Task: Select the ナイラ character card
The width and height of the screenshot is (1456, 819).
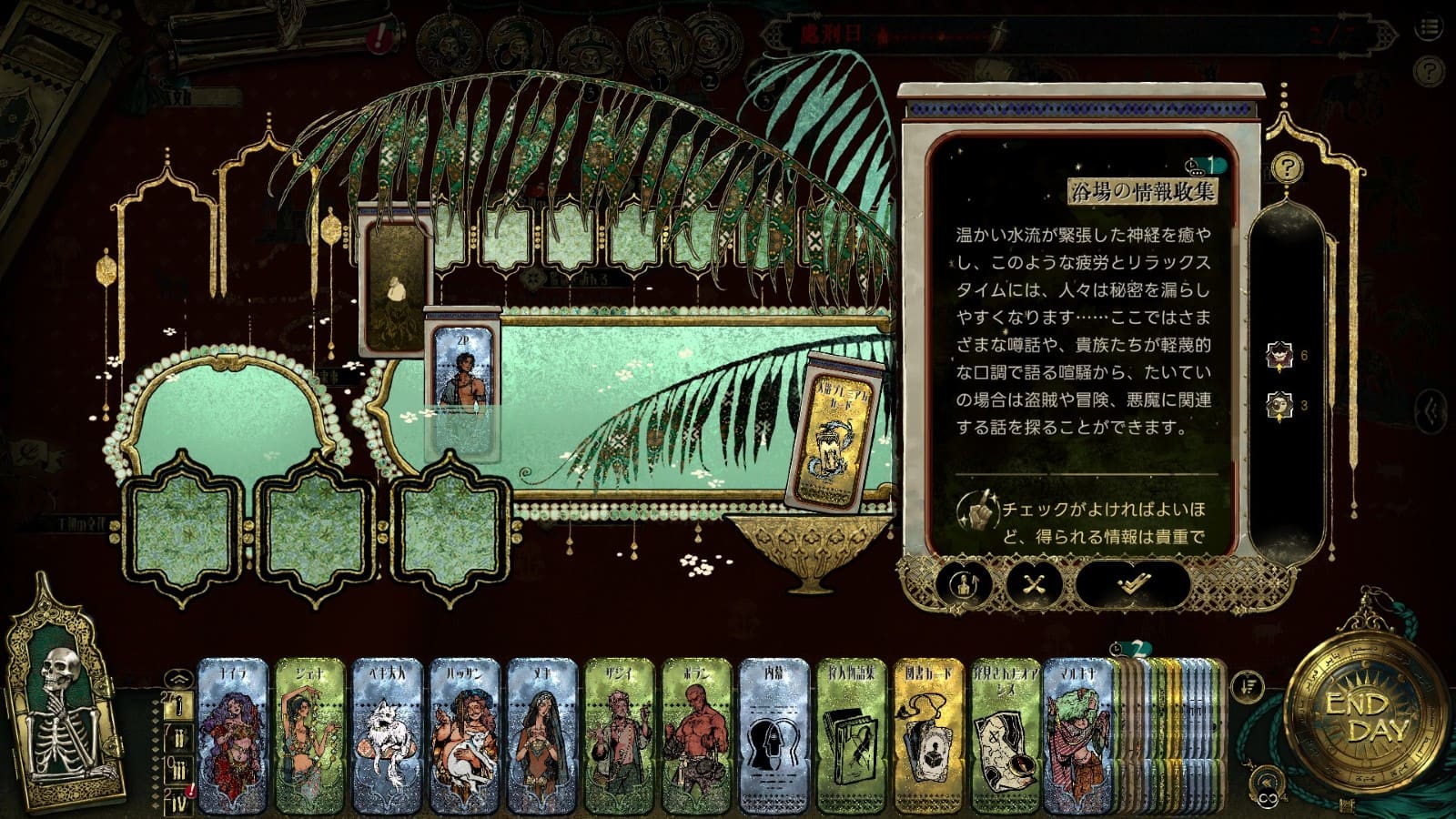Action: (232, 735)
